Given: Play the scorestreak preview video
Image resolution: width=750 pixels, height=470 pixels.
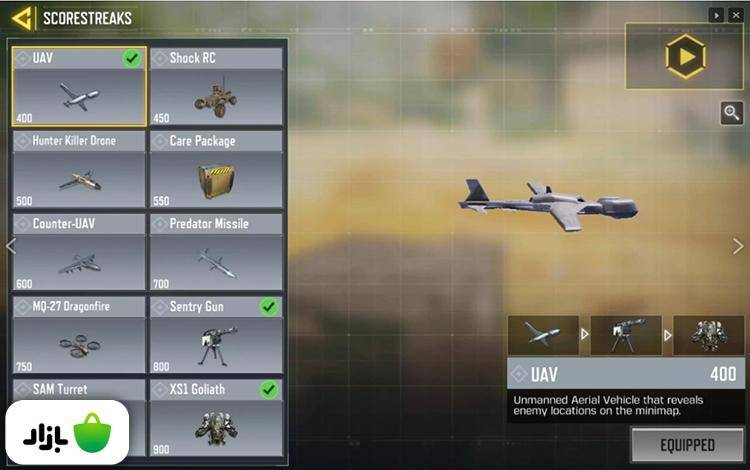Looking at the screenshot, I should pyautogui.click(x=685, y=57).
